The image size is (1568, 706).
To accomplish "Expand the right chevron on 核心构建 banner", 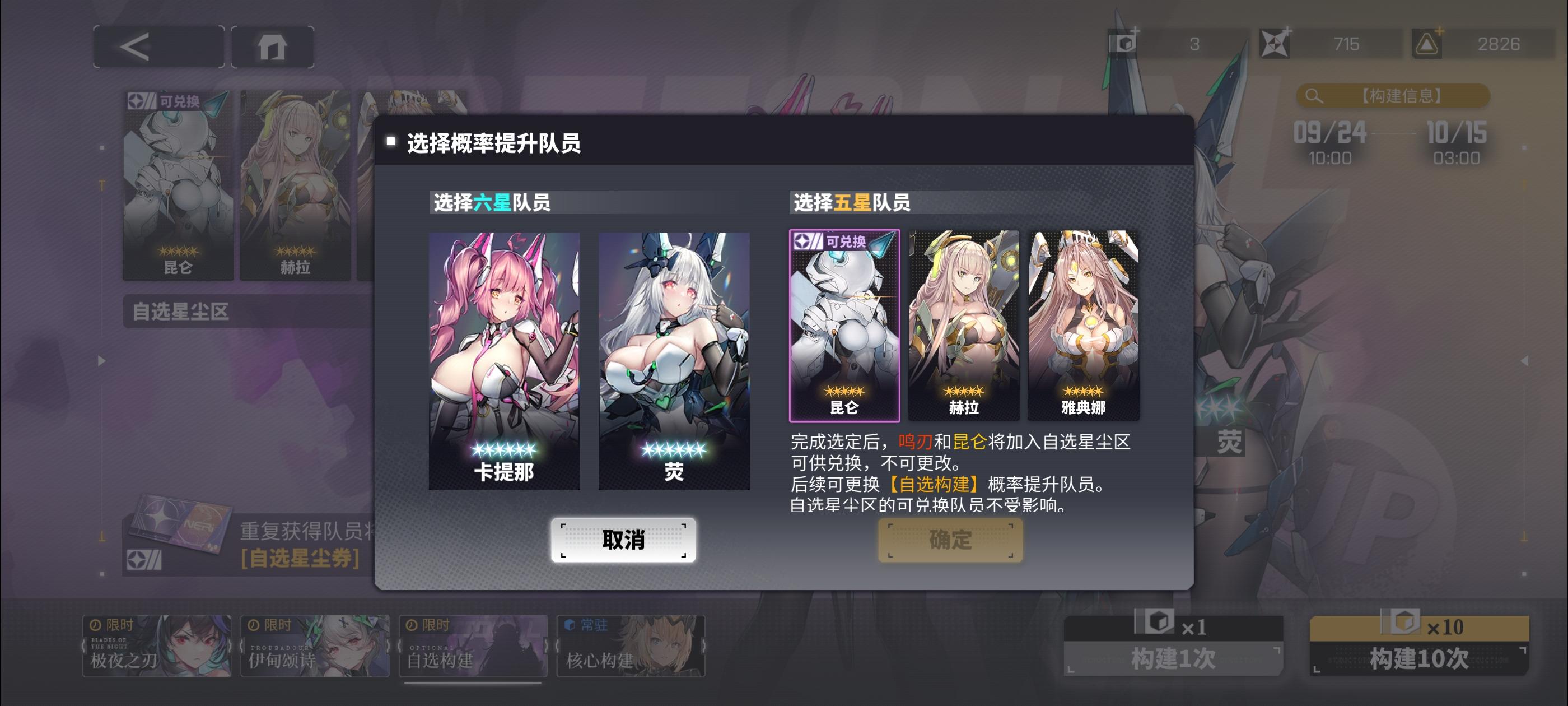I will coord(703,644).
